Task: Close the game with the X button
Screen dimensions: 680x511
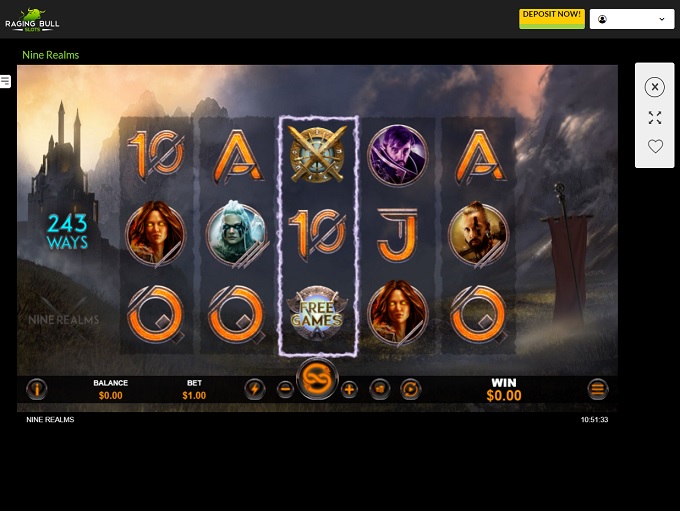Action: (655, 87)
